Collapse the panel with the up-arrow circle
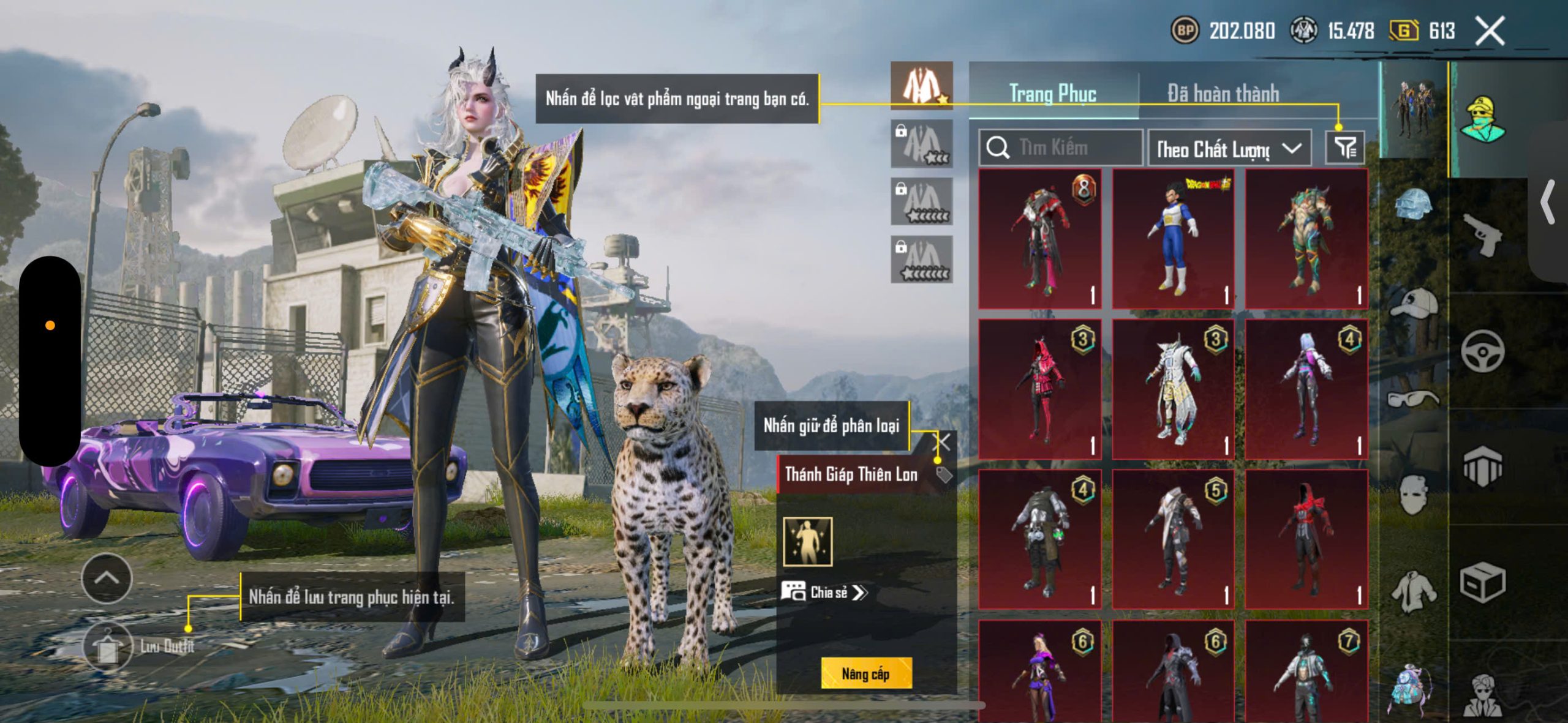The width and height of the screenshot is (1568, 723). (x=107, y=578)
